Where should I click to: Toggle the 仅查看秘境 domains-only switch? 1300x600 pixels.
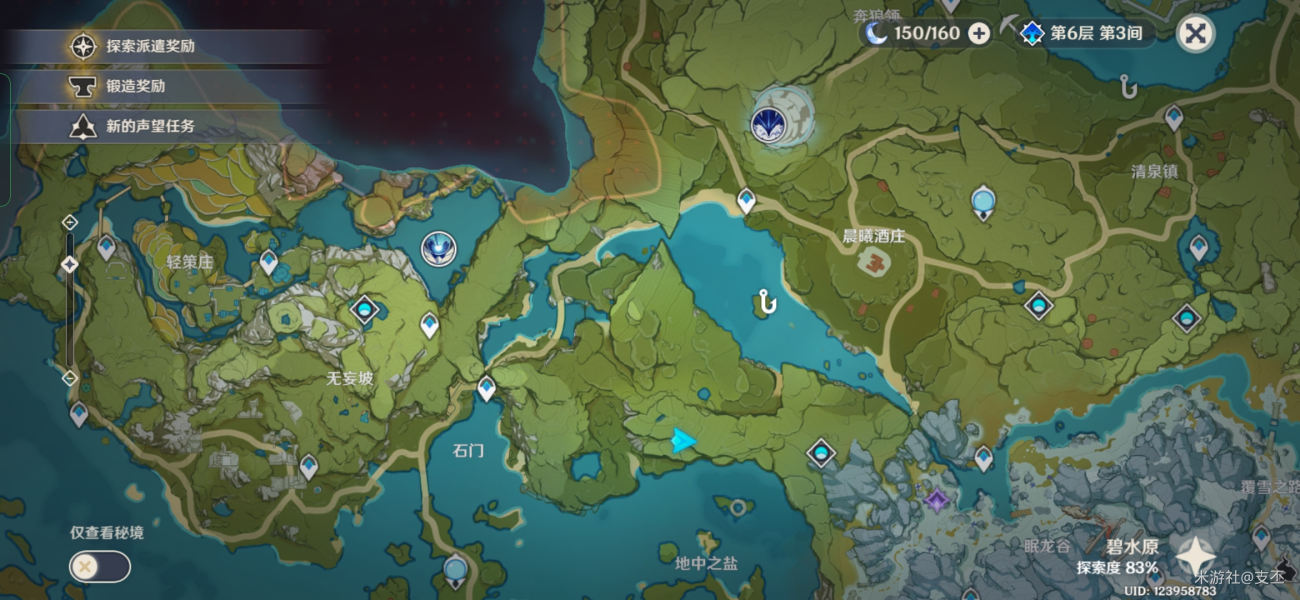click(99, 567)
